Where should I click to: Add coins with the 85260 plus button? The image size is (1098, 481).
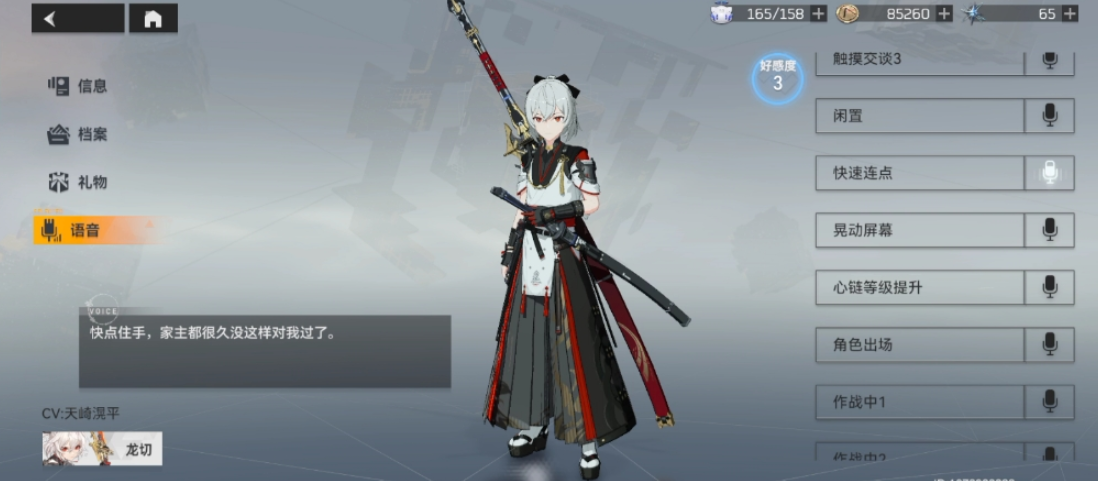944,14
